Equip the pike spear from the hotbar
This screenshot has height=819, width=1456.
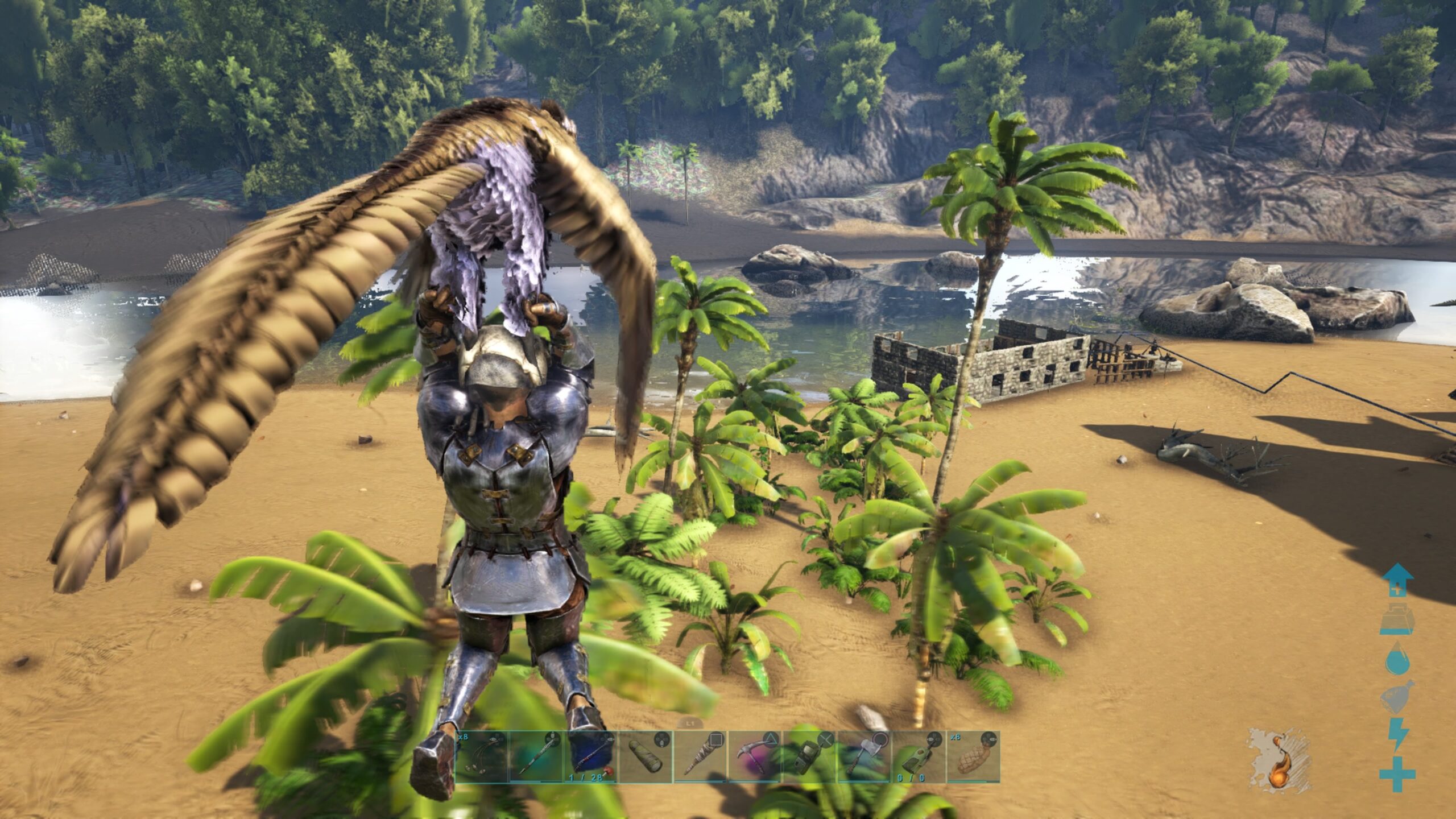click(x=536, y=756)
